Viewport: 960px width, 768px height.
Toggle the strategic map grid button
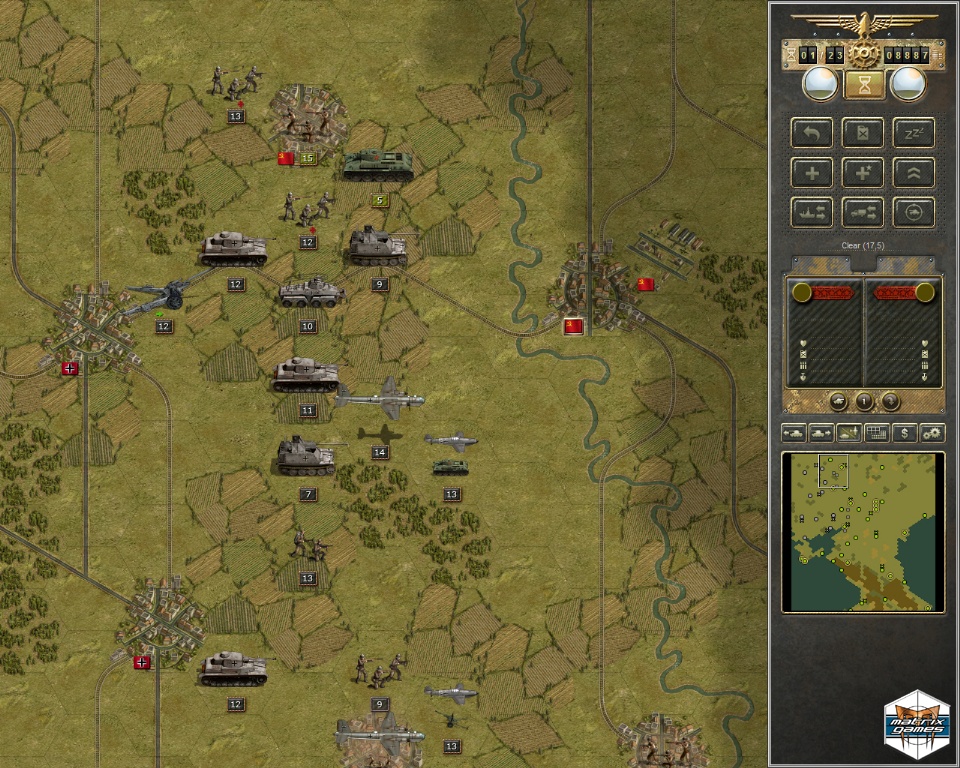tap(877, 433)
